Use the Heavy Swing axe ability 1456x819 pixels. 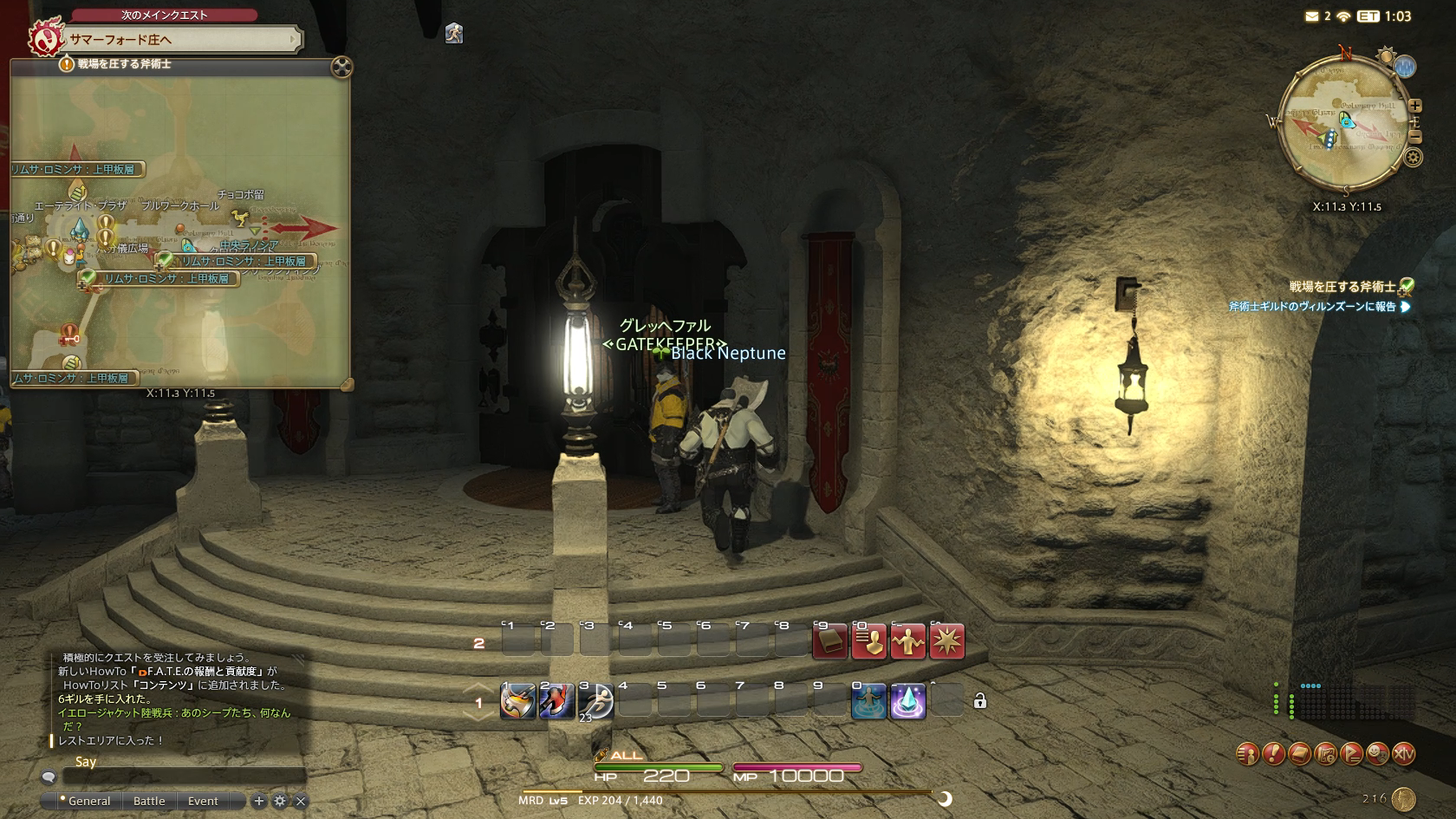click(518, 701)
